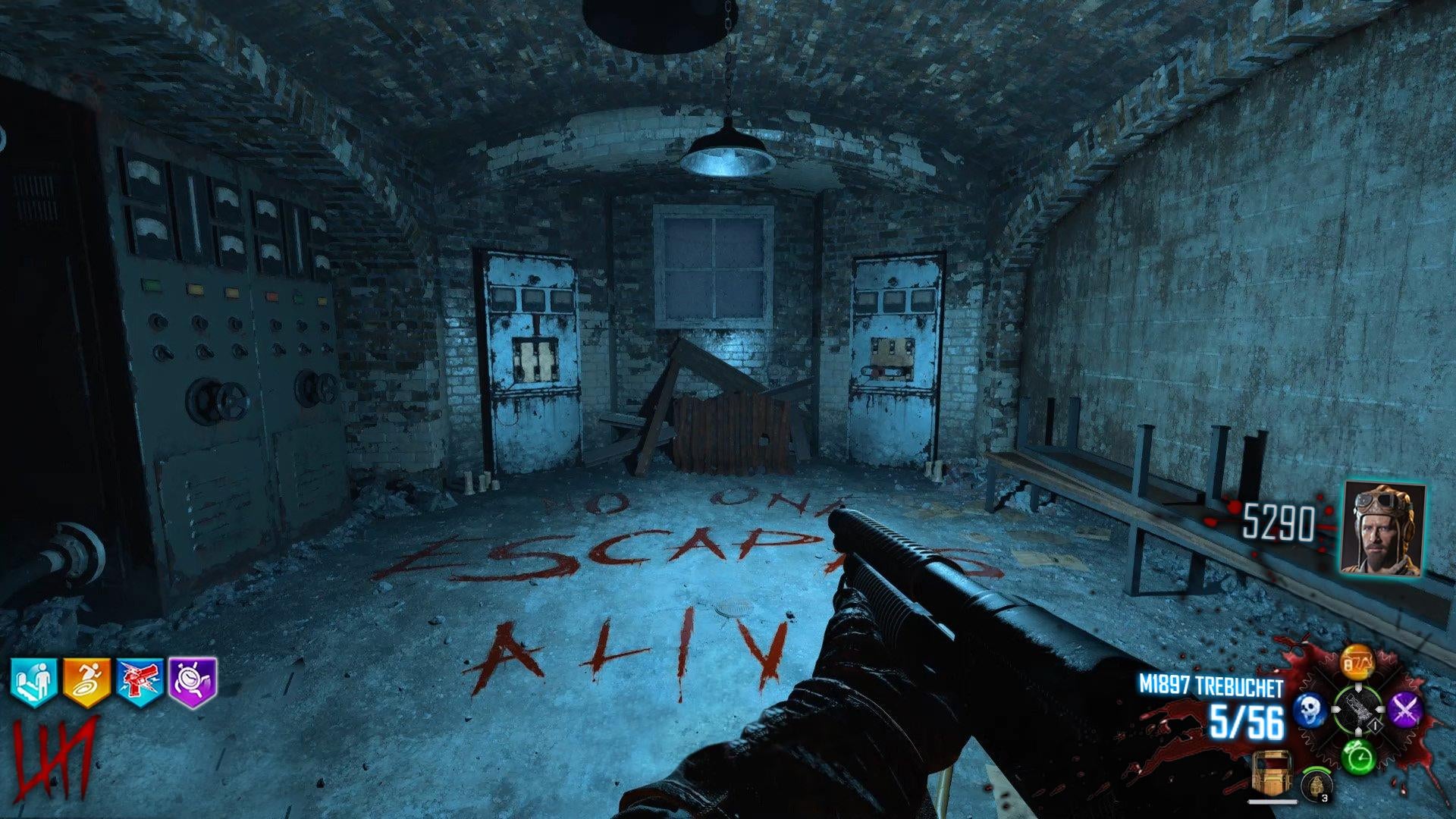Select the orange Stamin-Up perk icon
This screenshot has height=819, width=1456.
86,682
